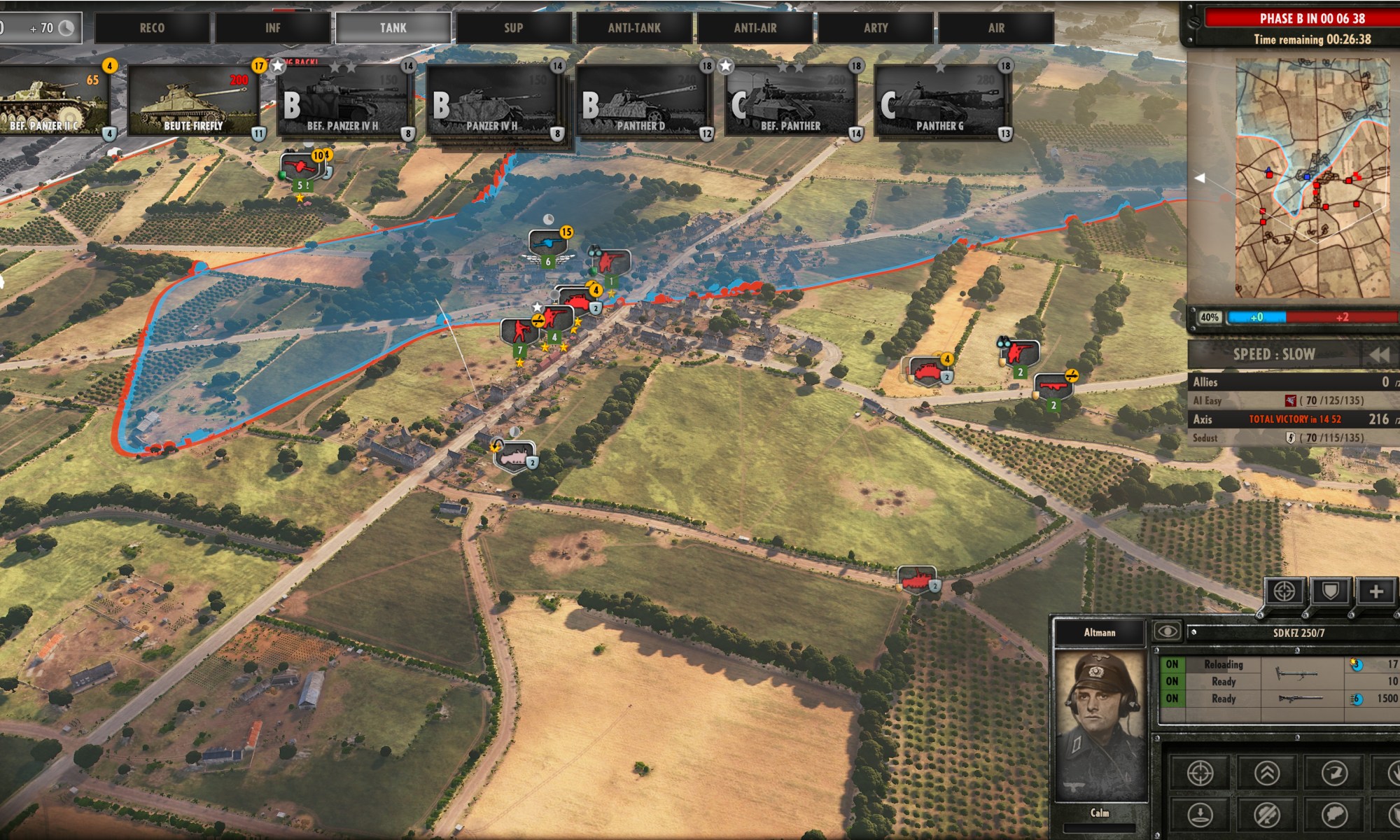This screenshot has height=840, width=1400.
Task: Open the INF deployment tab
Action: point(272,28)
